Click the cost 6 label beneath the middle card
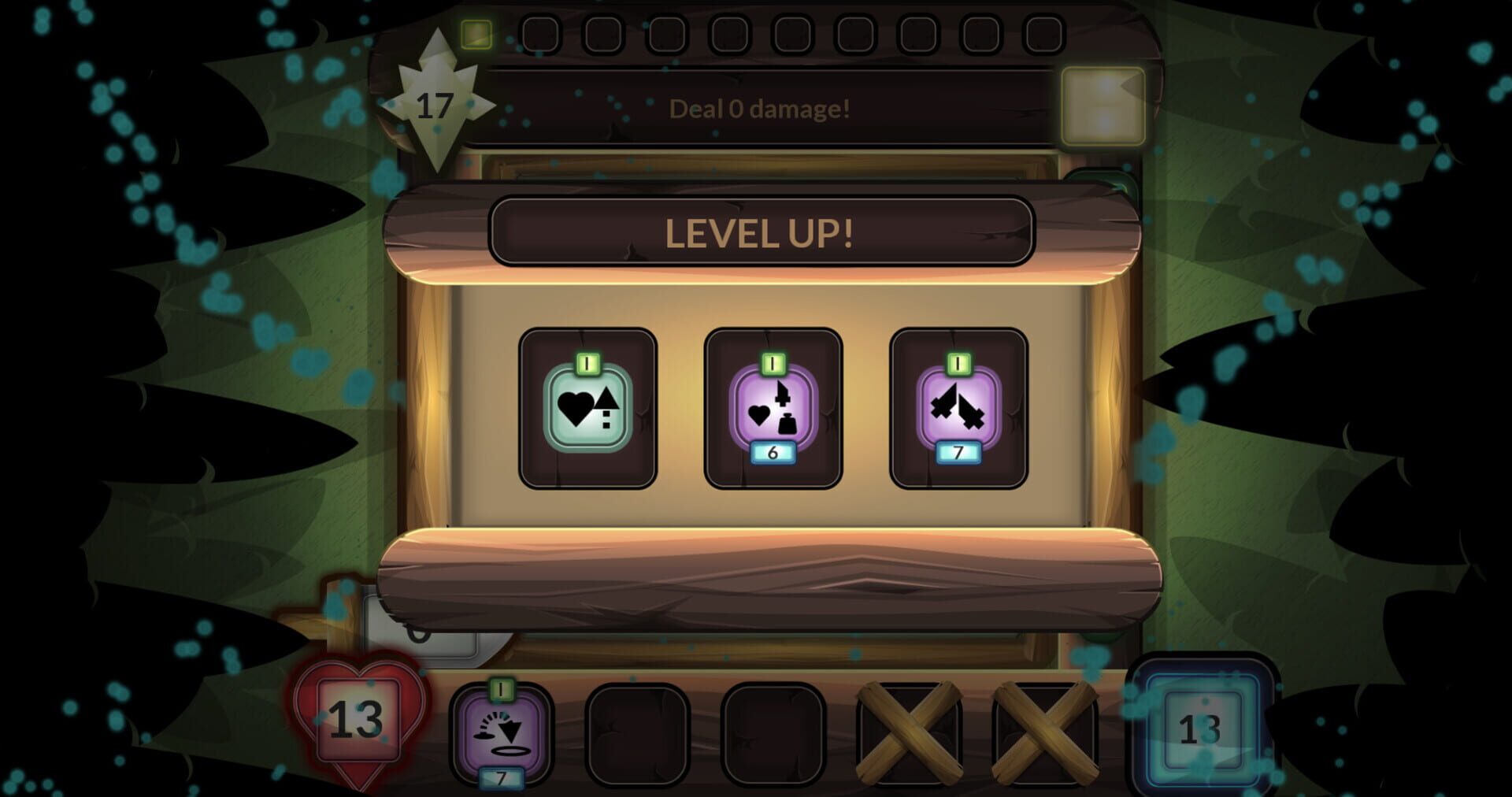Screen dimensions: 1512x797 (773, 452)
